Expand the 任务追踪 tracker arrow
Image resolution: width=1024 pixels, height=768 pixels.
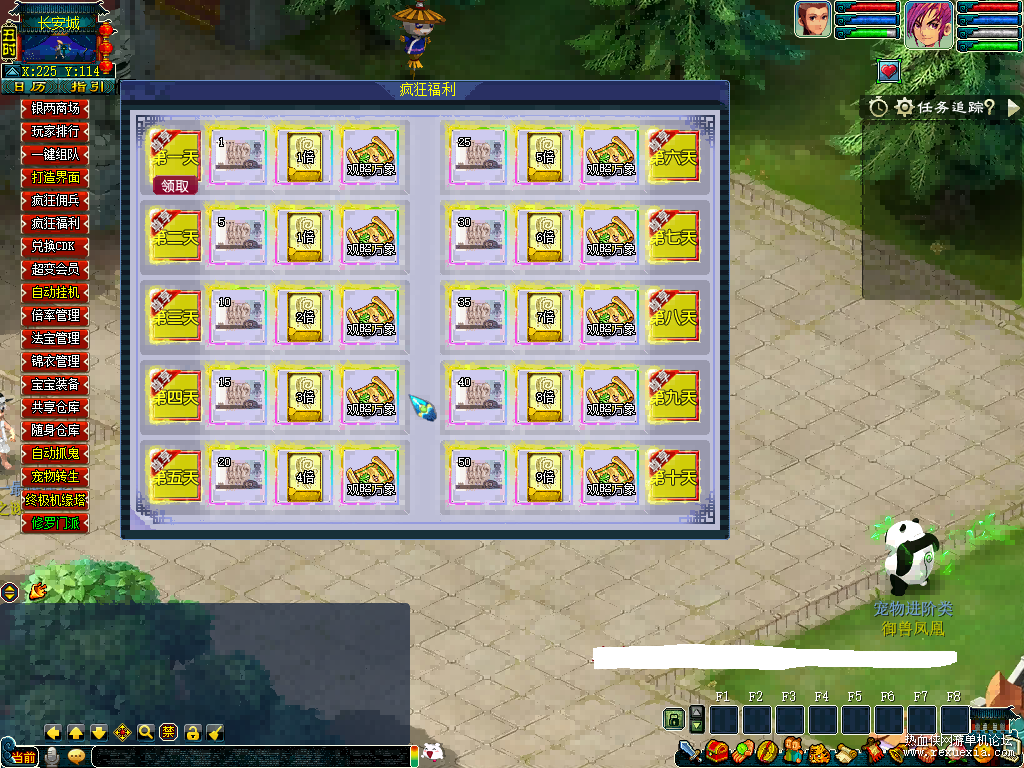click(x=1013, y=107)
